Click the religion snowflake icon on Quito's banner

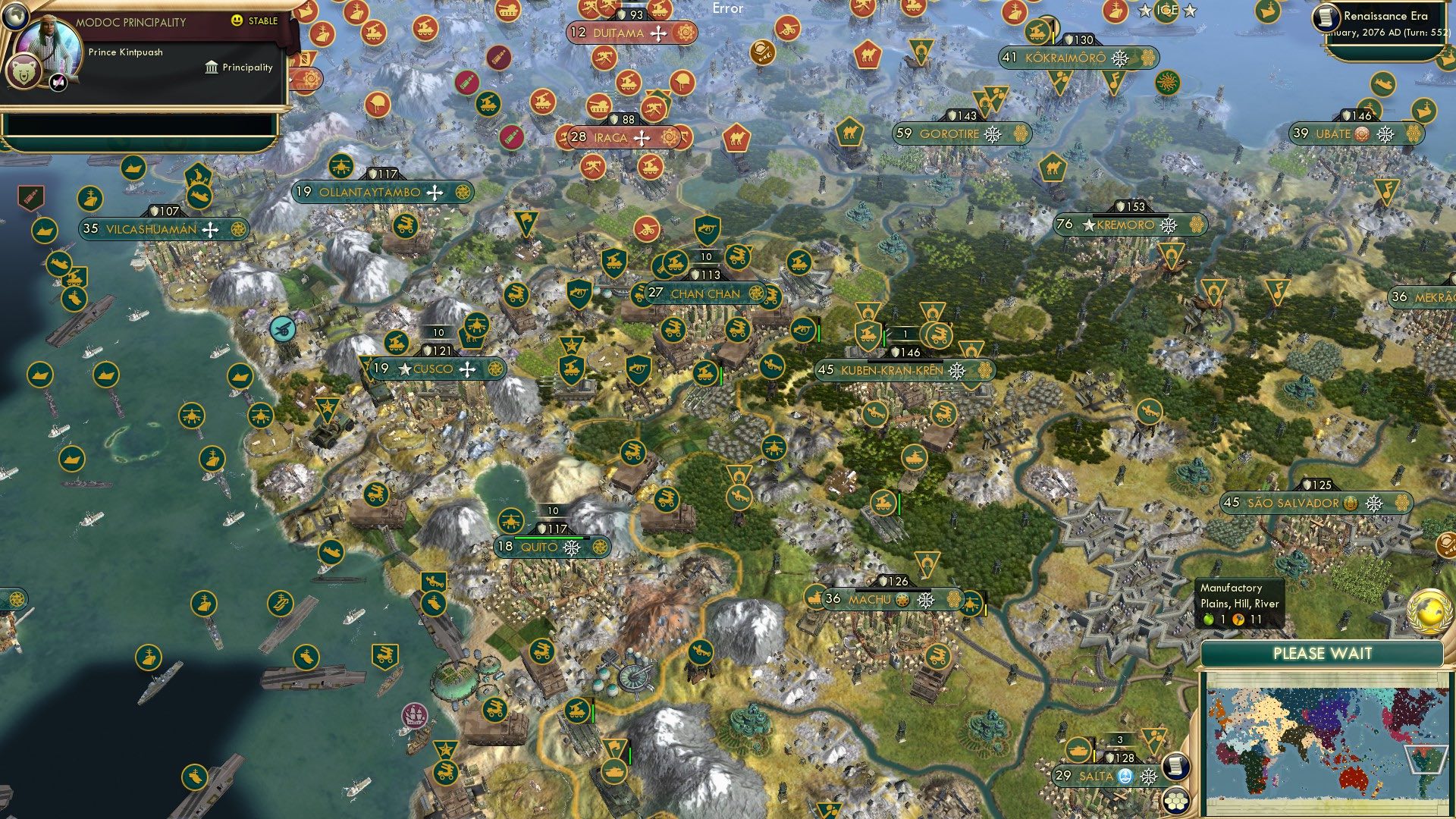click(572, 548)
